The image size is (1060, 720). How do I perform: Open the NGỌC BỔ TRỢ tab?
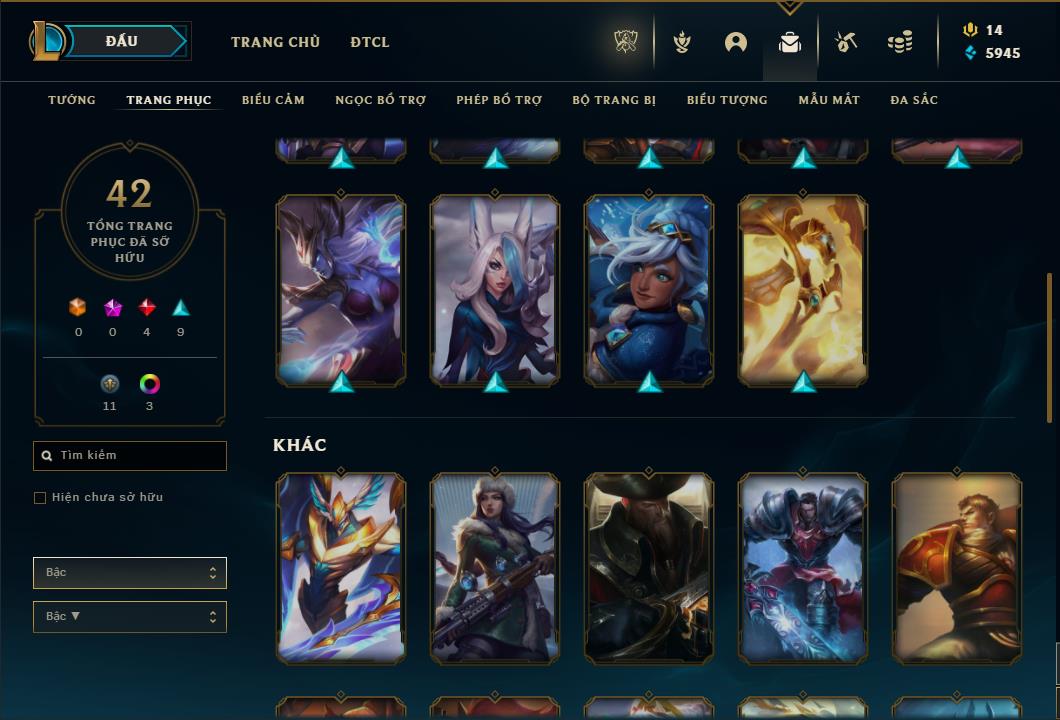tap(380, 100)
